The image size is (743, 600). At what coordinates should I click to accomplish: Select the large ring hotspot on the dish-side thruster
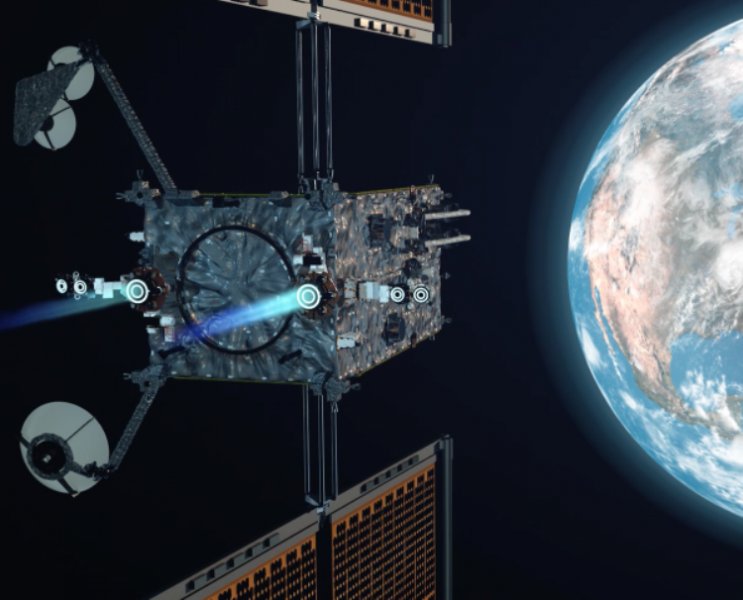tap(137, 291)
